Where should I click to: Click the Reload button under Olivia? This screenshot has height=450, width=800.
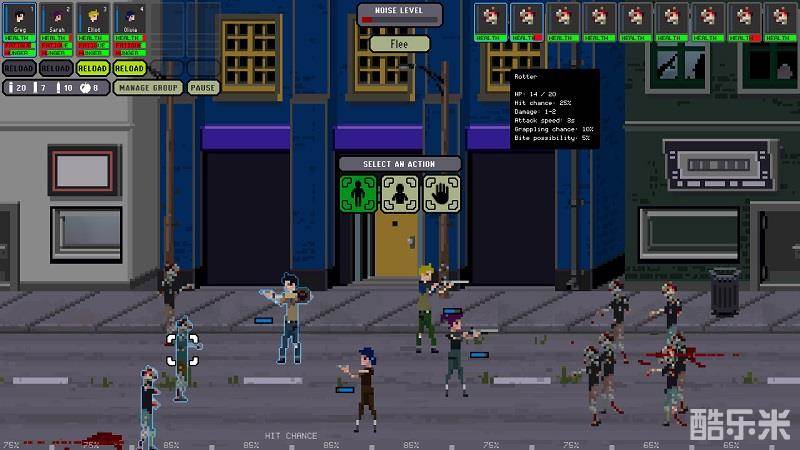pos(130,68)
